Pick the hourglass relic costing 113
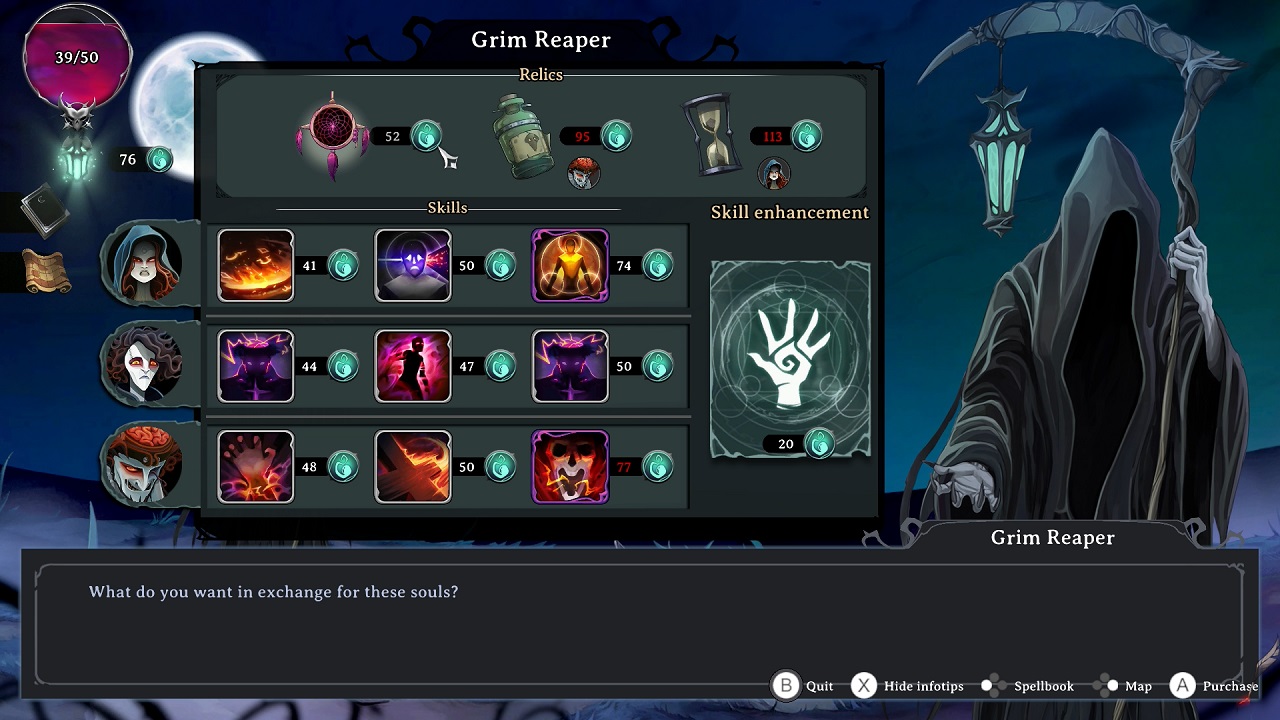The image size is (1280, 720). 710,133
